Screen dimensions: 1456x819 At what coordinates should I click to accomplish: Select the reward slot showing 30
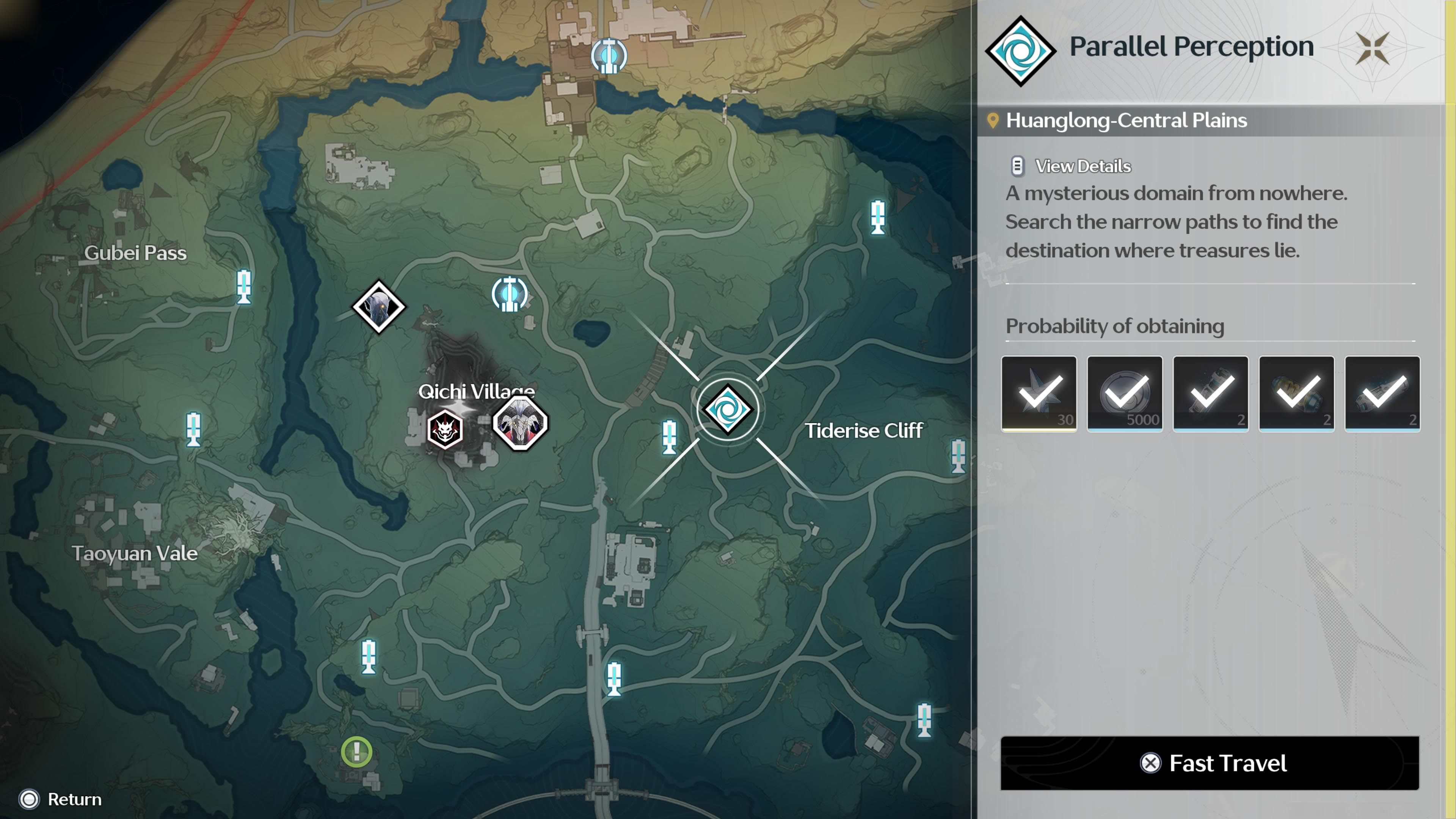tap(1039, 394)
